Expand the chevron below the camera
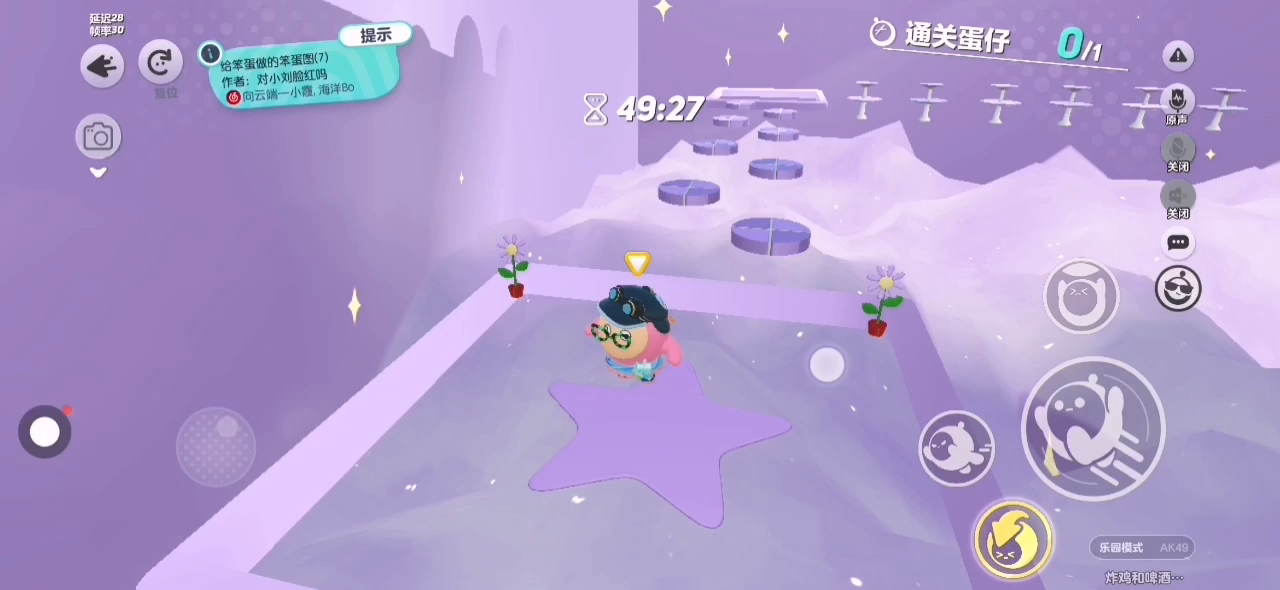The width and height of the screenshot is (1280, 590). (x=98, y=173)
